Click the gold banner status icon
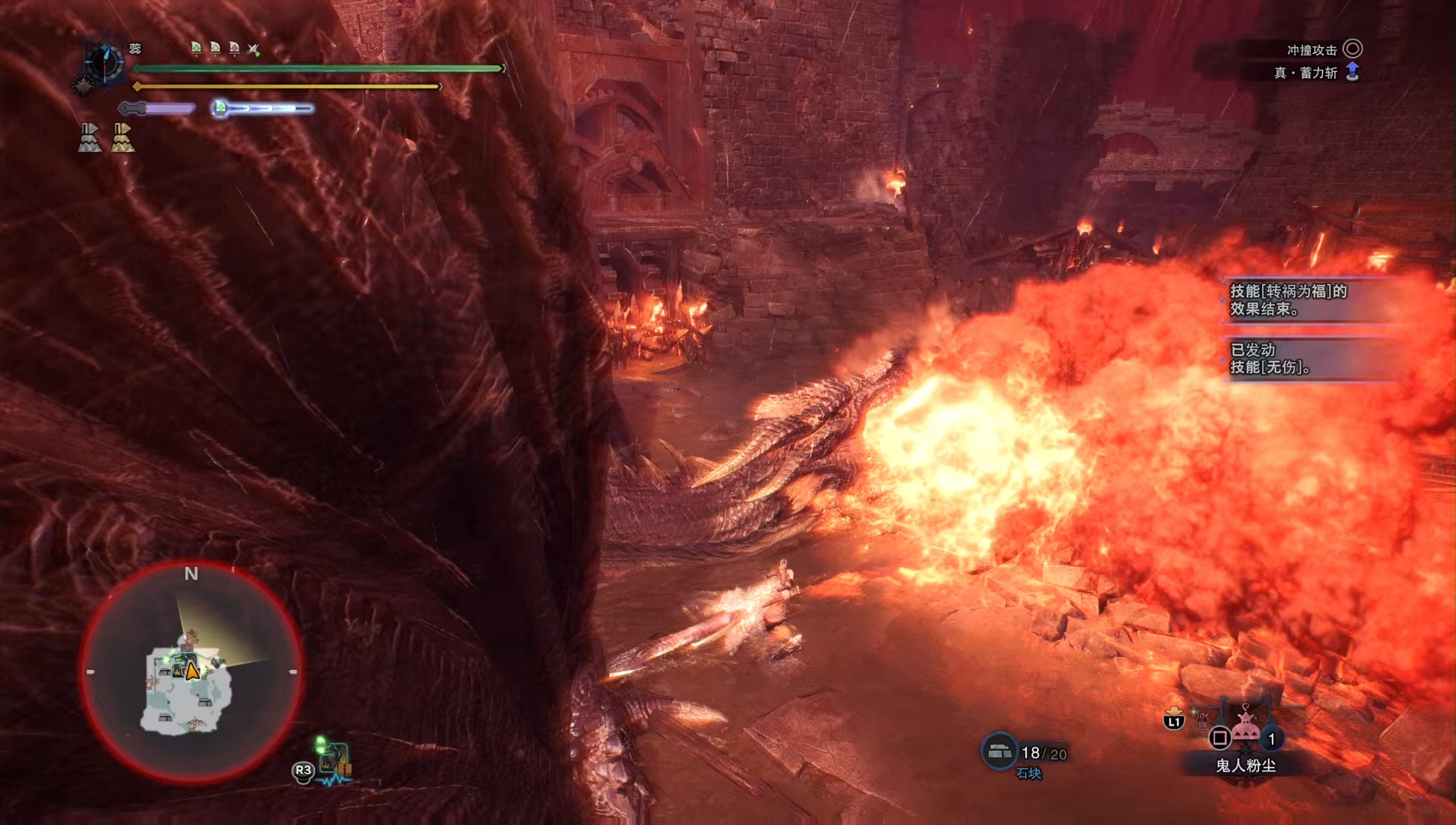The width and height of the screenshot is (1456, 825). click(122, 137)
